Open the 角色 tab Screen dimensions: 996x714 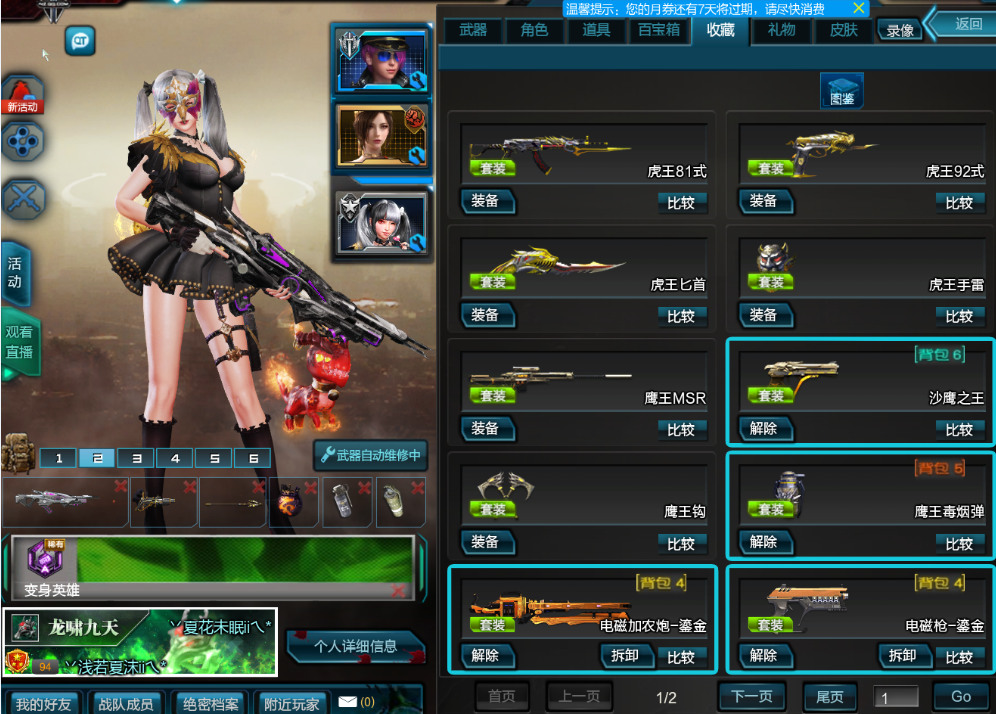click(534, 30)
